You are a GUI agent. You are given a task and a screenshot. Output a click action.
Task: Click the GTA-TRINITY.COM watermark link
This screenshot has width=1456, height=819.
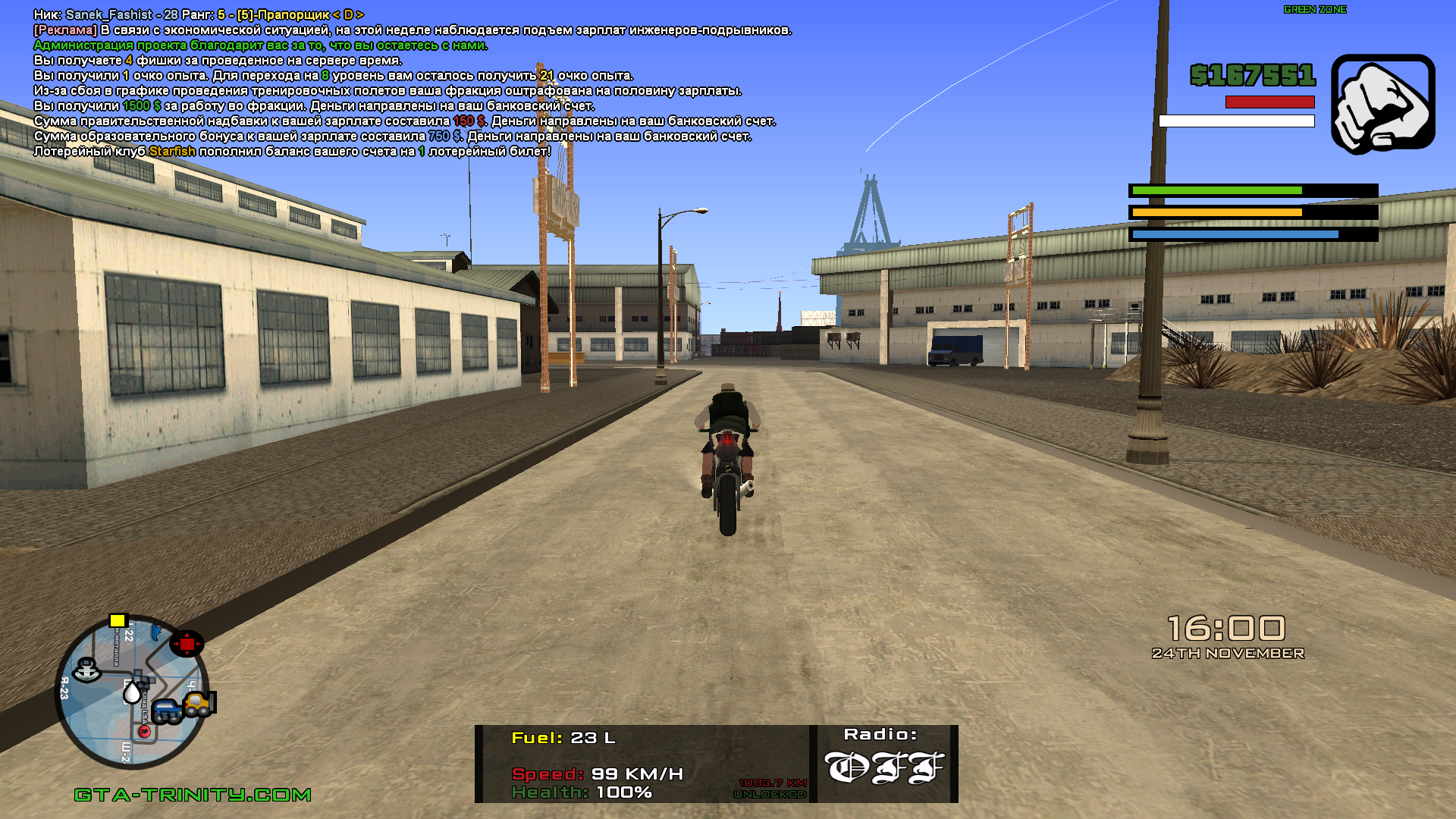(193, 795)
